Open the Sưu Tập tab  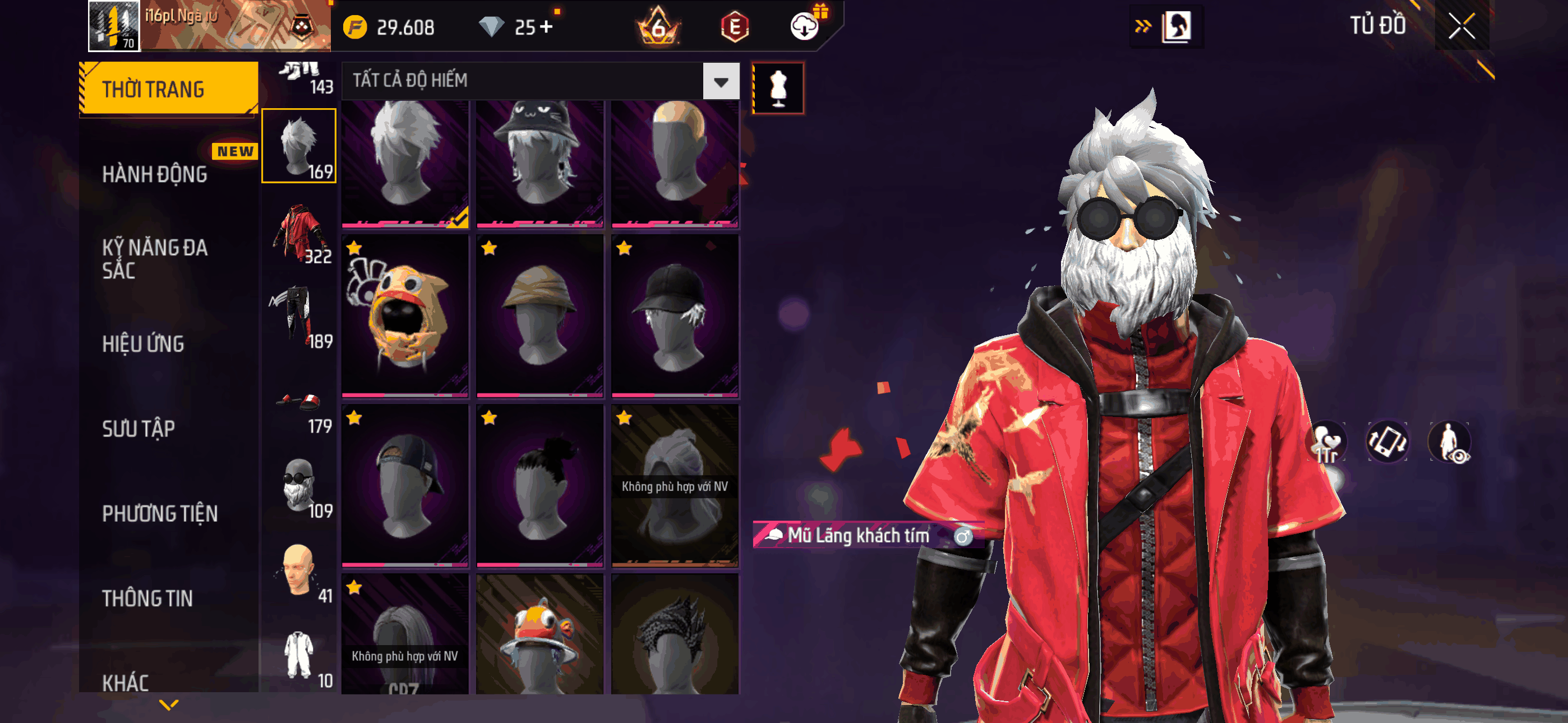tap(138, 428)
